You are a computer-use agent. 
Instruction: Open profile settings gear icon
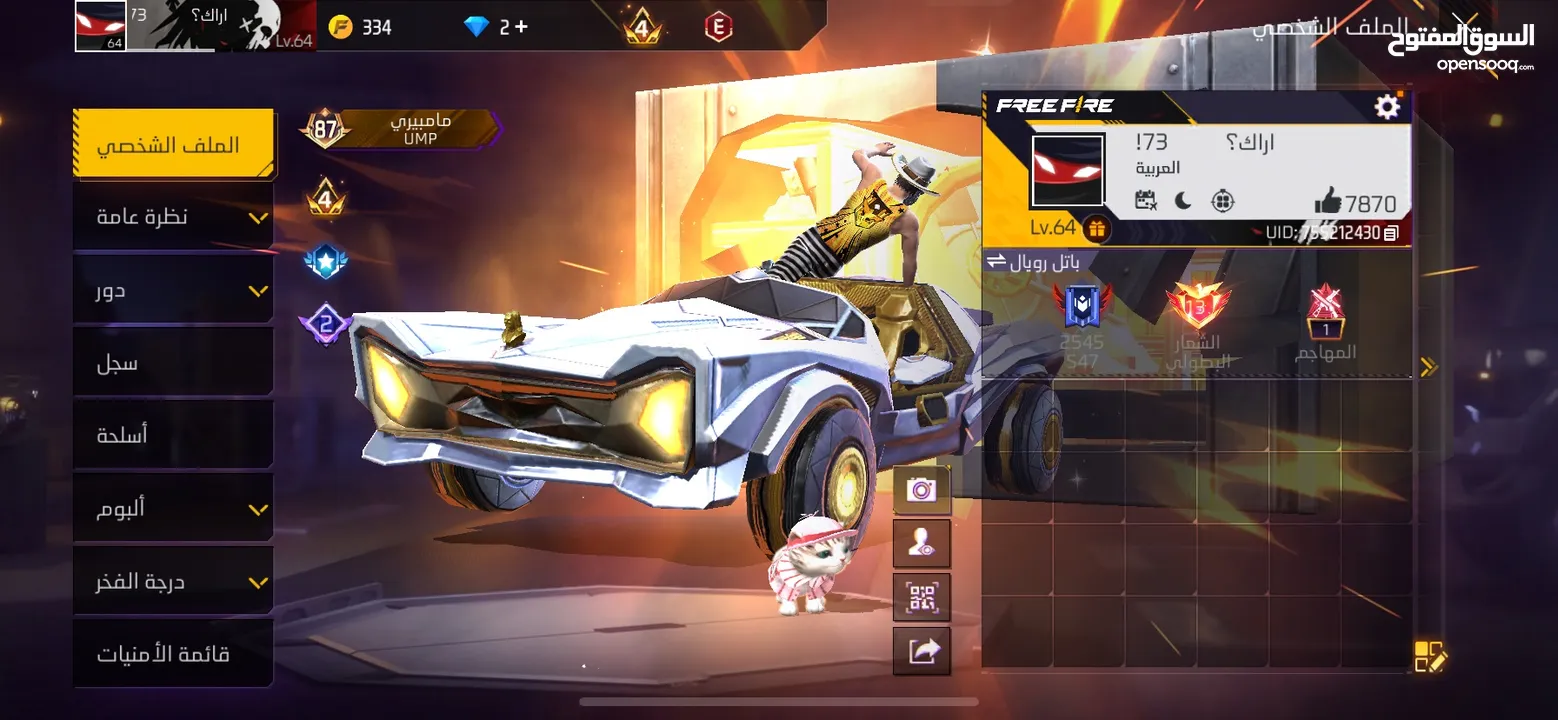tap(1387, 107)
